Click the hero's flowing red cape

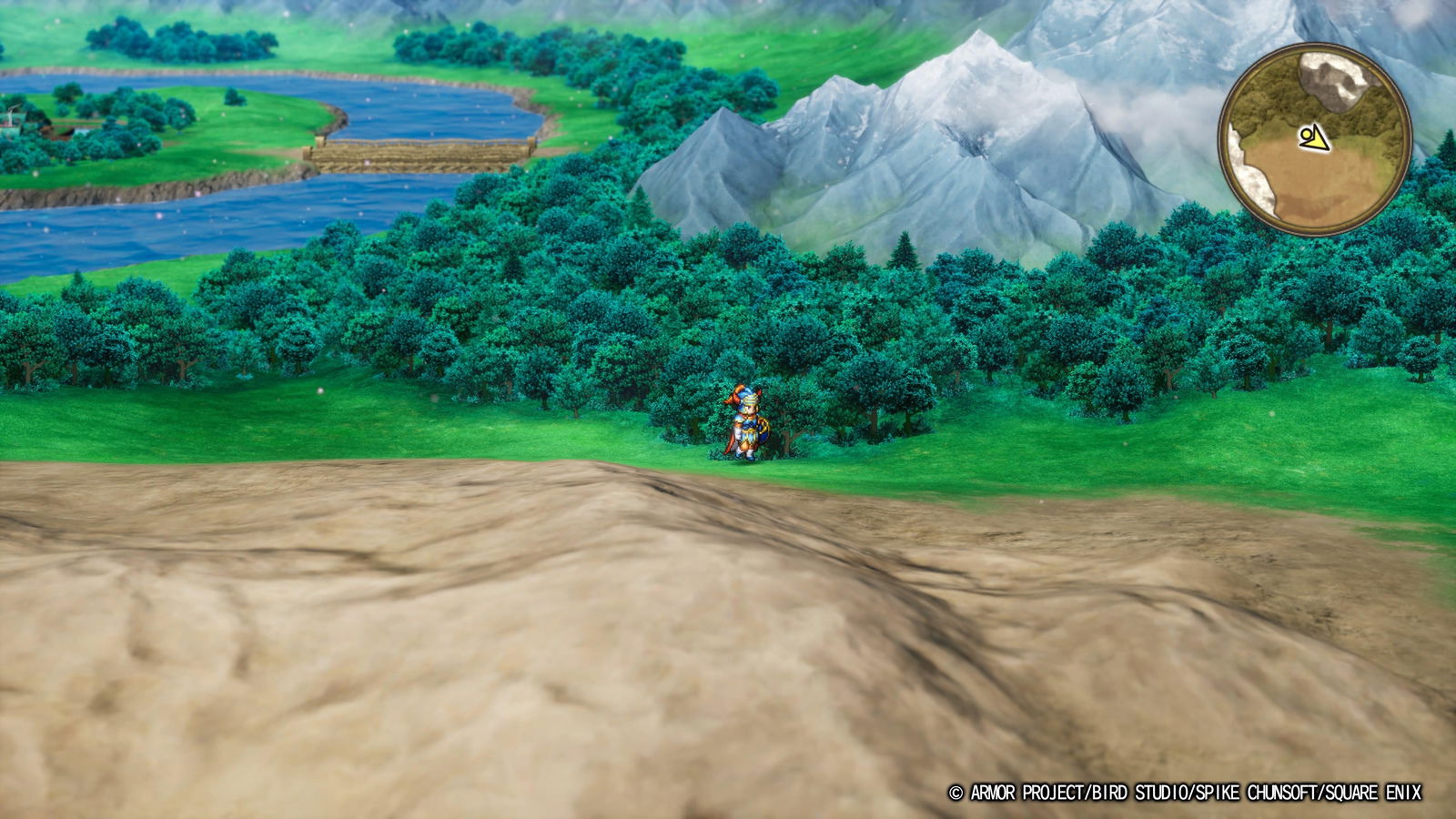730,441
